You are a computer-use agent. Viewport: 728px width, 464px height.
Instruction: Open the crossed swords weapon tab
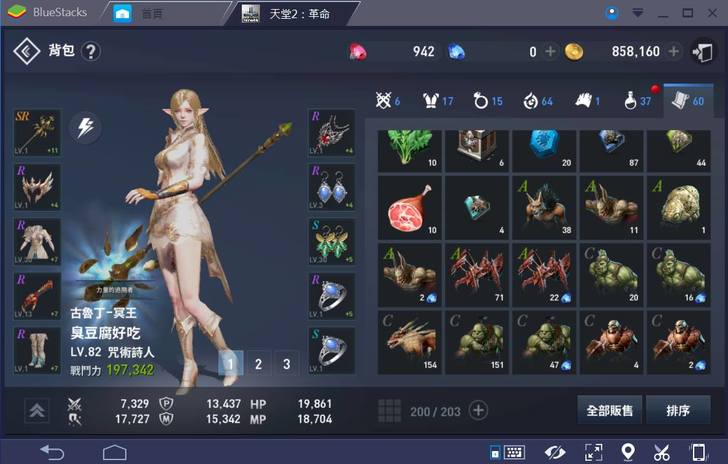click(387, 100)
